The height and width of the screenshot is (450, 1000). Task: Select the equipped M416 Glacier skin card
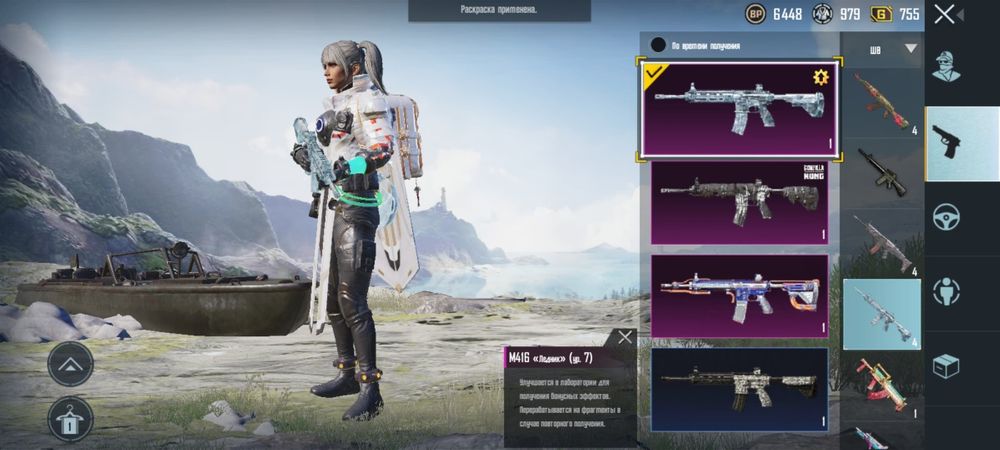740,107
